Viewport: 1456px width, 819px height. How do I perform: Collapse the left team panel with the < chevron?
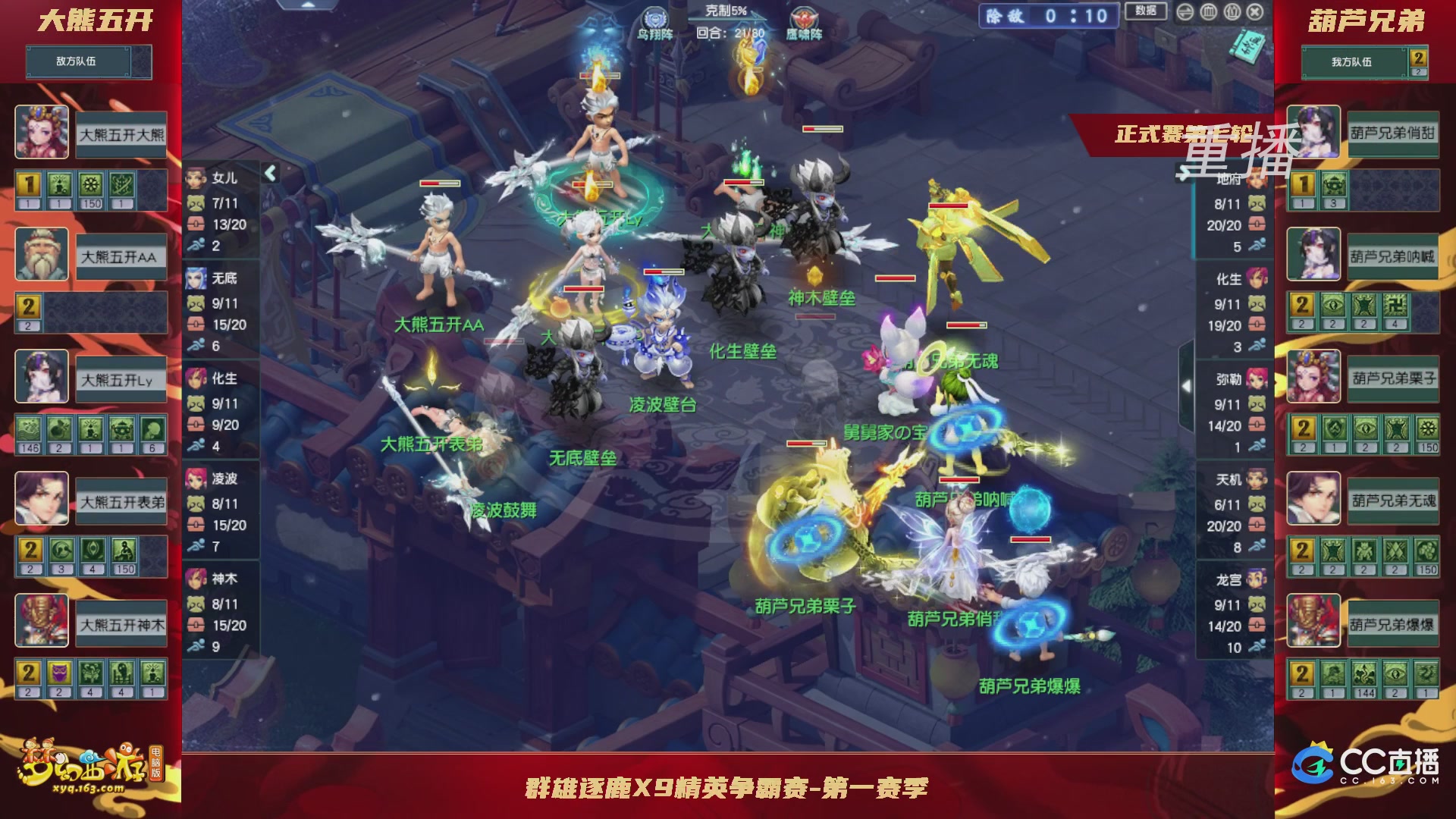coord(271,173)
